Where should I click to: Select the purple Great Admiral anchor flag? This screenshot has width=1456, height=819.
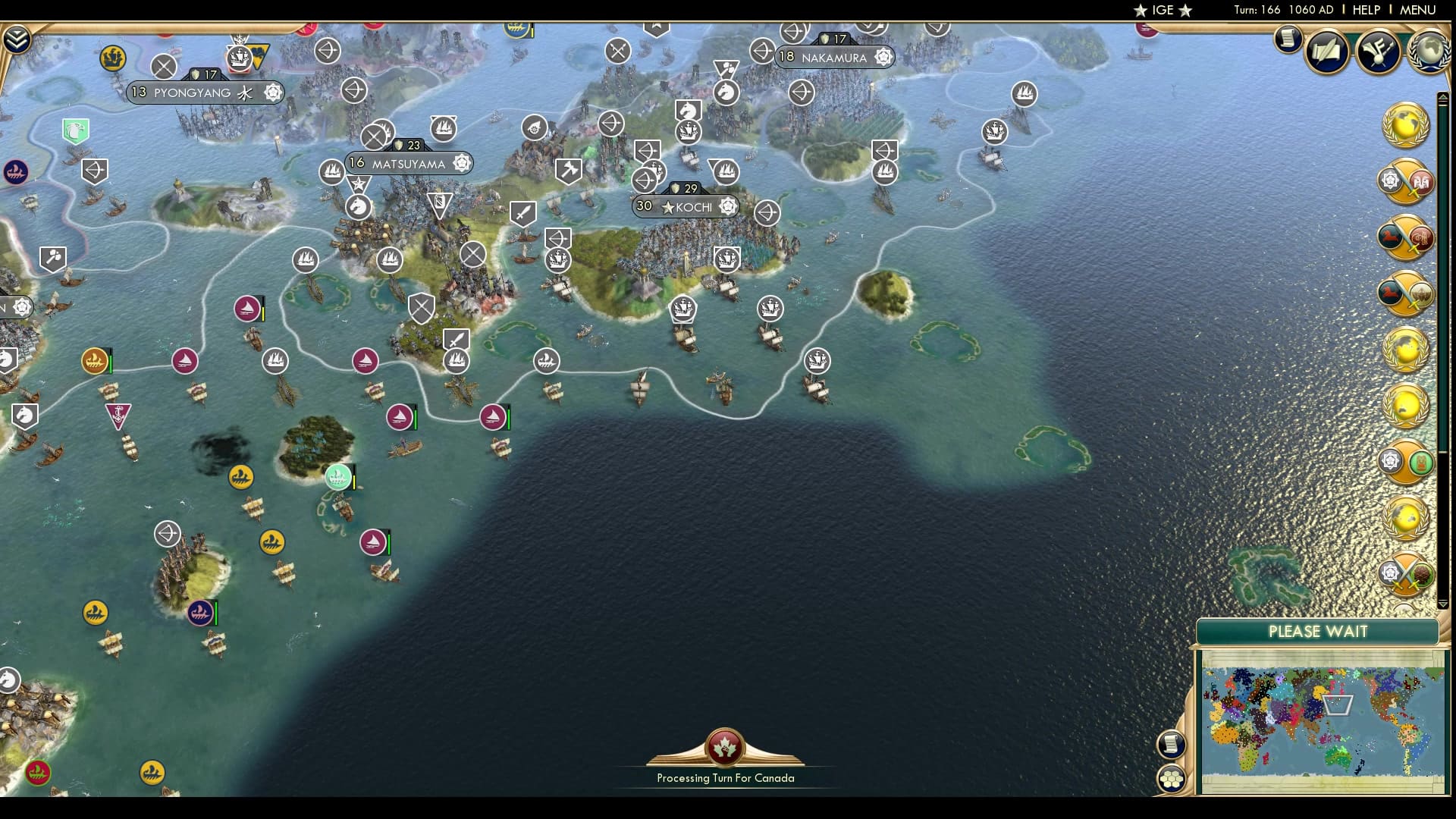click(x=118, y=414)
